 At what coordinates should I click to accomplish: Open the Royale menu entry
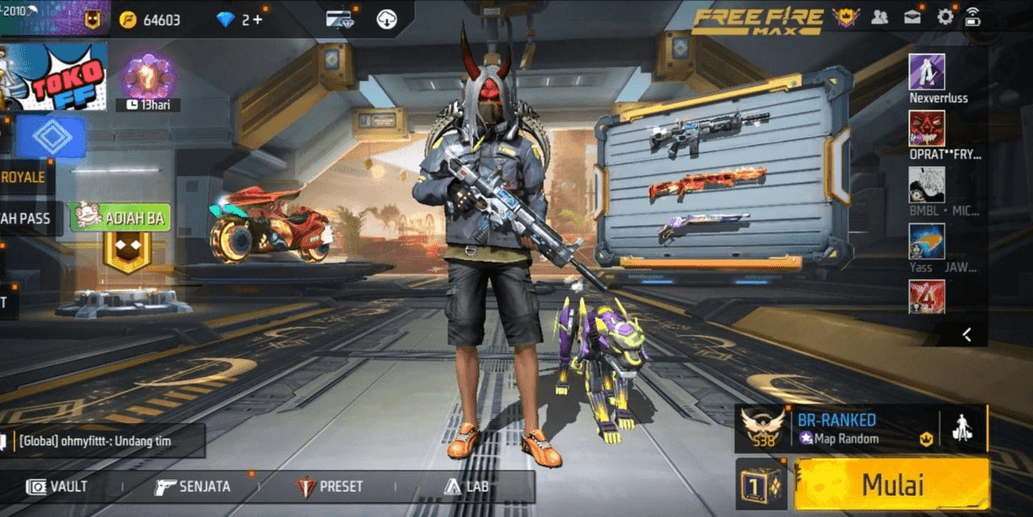click(24, 177)
